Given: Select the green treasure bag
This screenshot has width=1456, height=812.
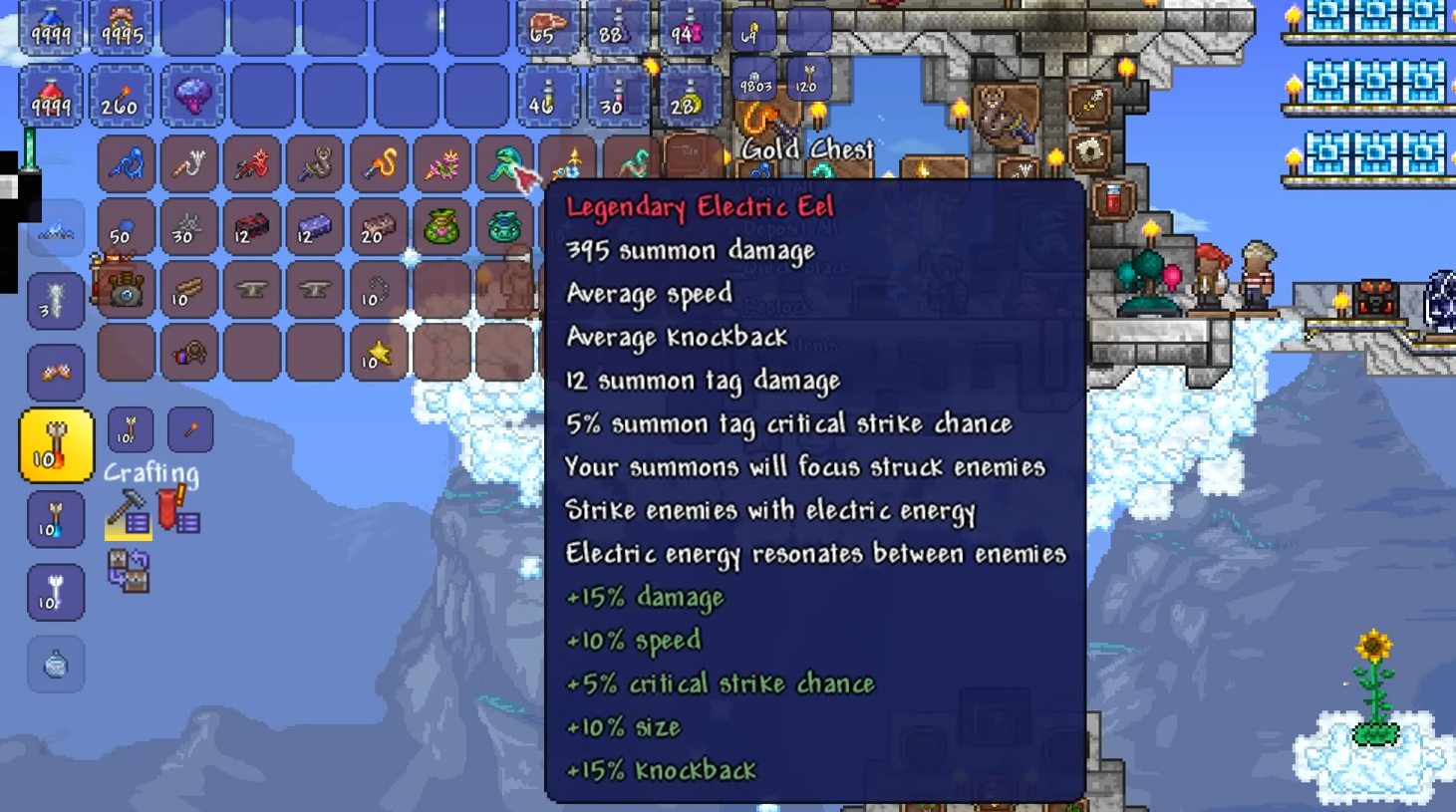Looking at the screenshot, I should pyautogui.click(x=441, y=227).
